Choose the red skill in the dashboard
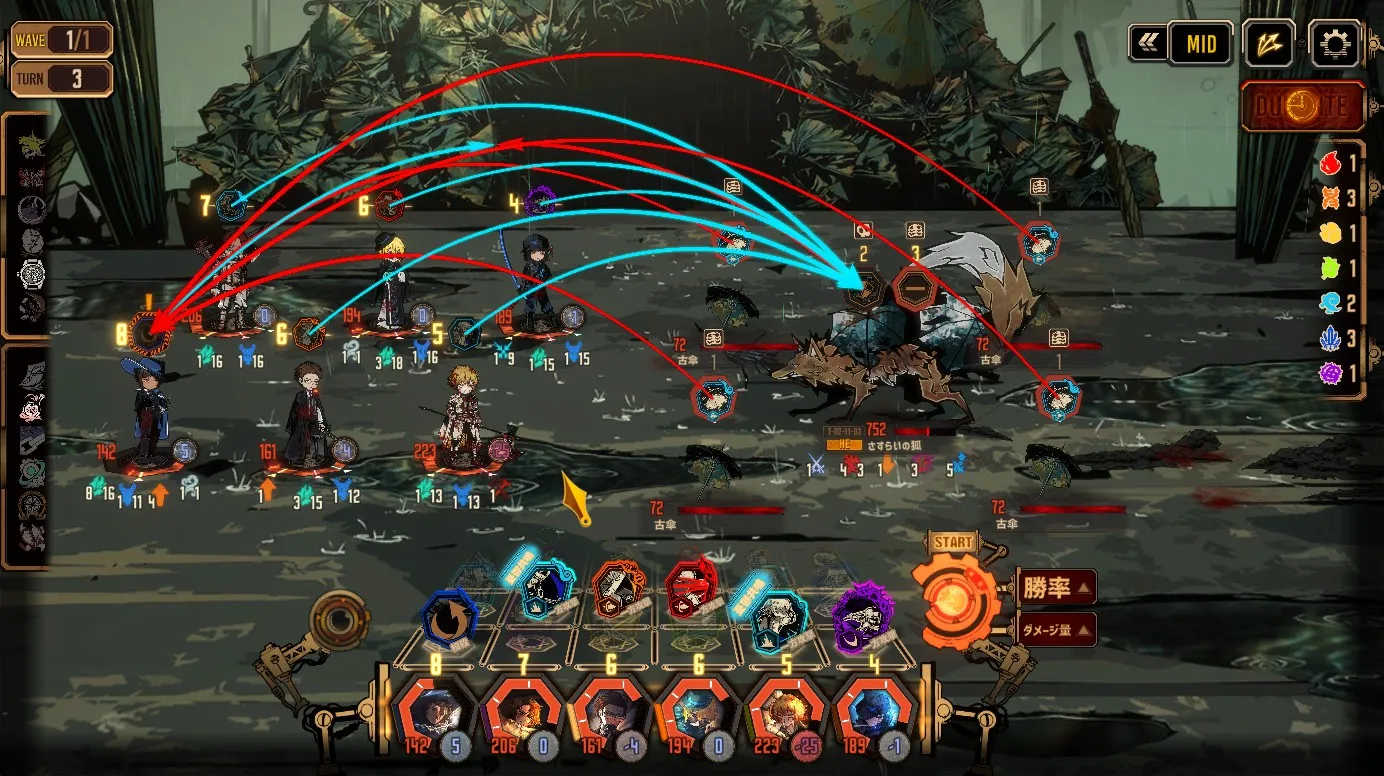The height and width of the screenshot is (776, 1384). pyautogui.click(x=690, y=588)
